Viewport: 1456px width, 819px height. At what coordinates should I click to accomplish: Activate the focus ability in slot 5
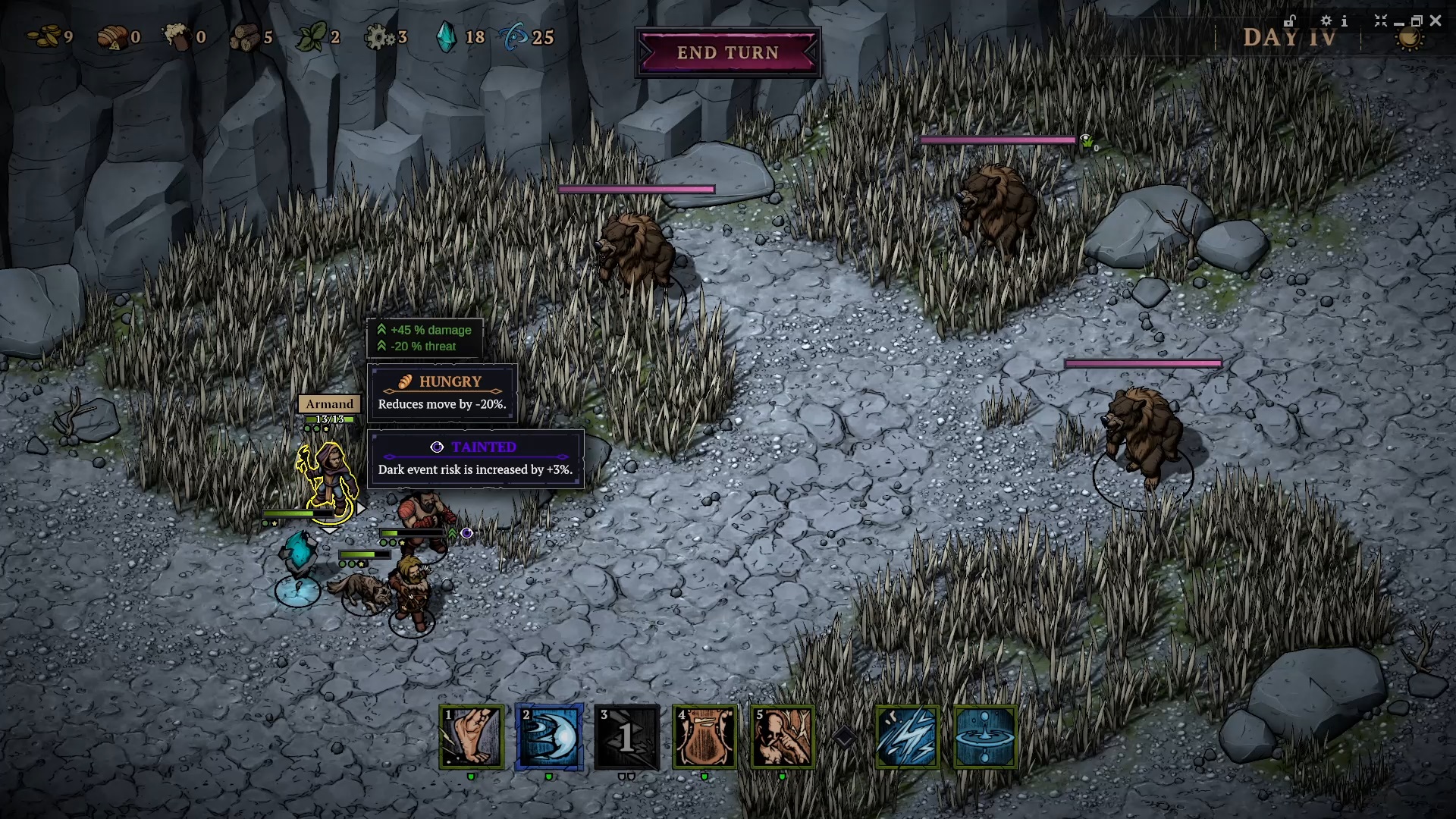pos(782,737)
